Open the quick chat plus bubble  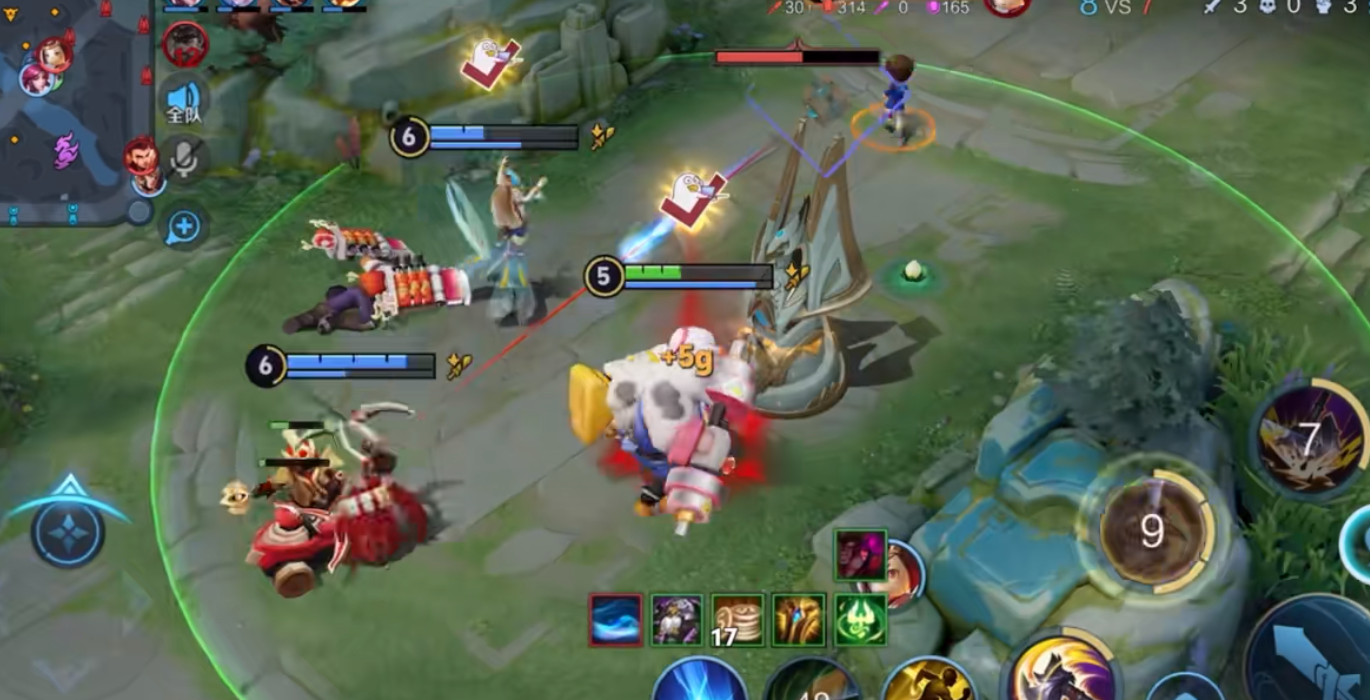[184, 227]
